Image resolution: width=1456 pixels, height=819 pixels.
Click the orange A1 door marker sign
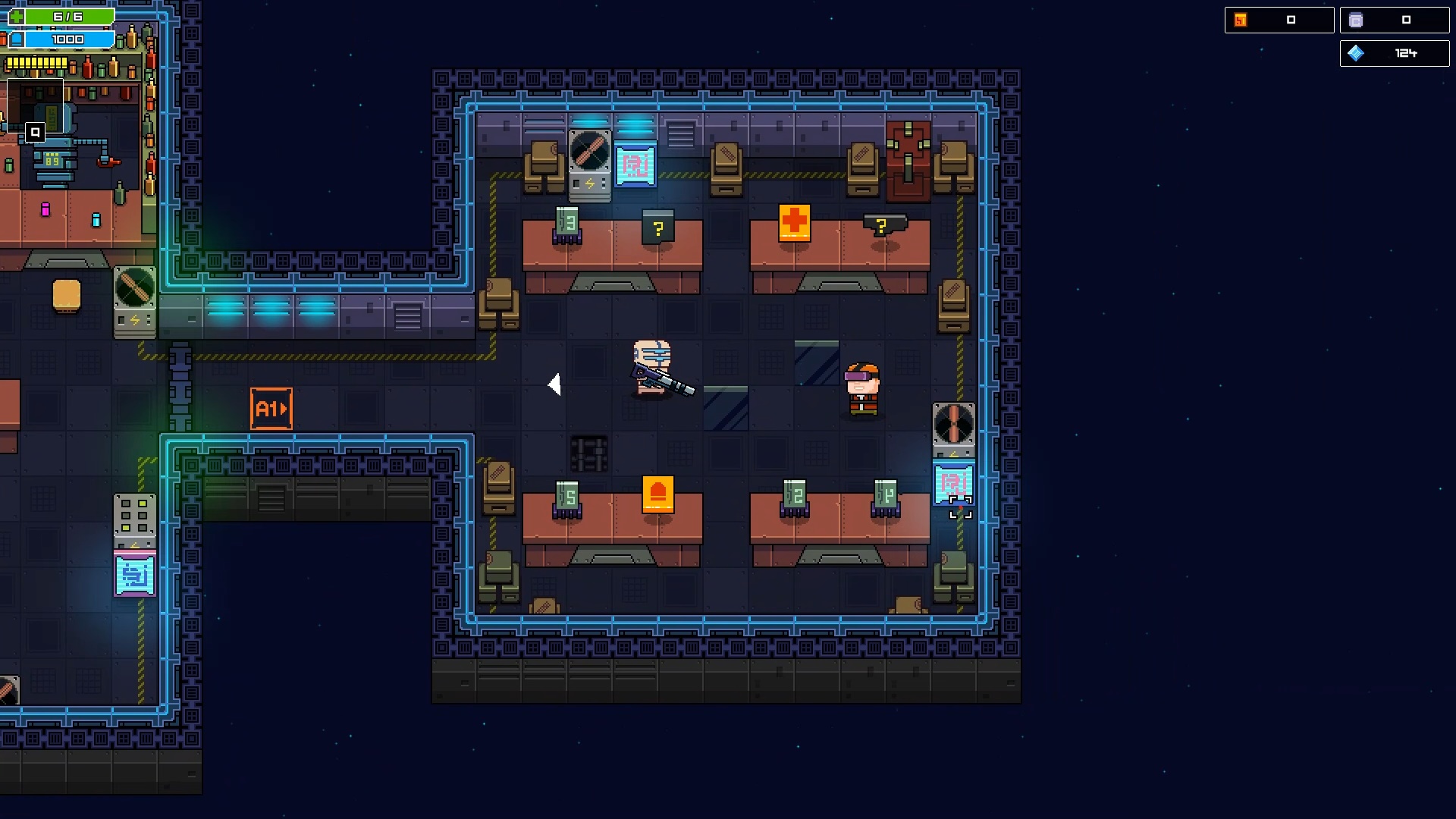(x=271, y=407)
